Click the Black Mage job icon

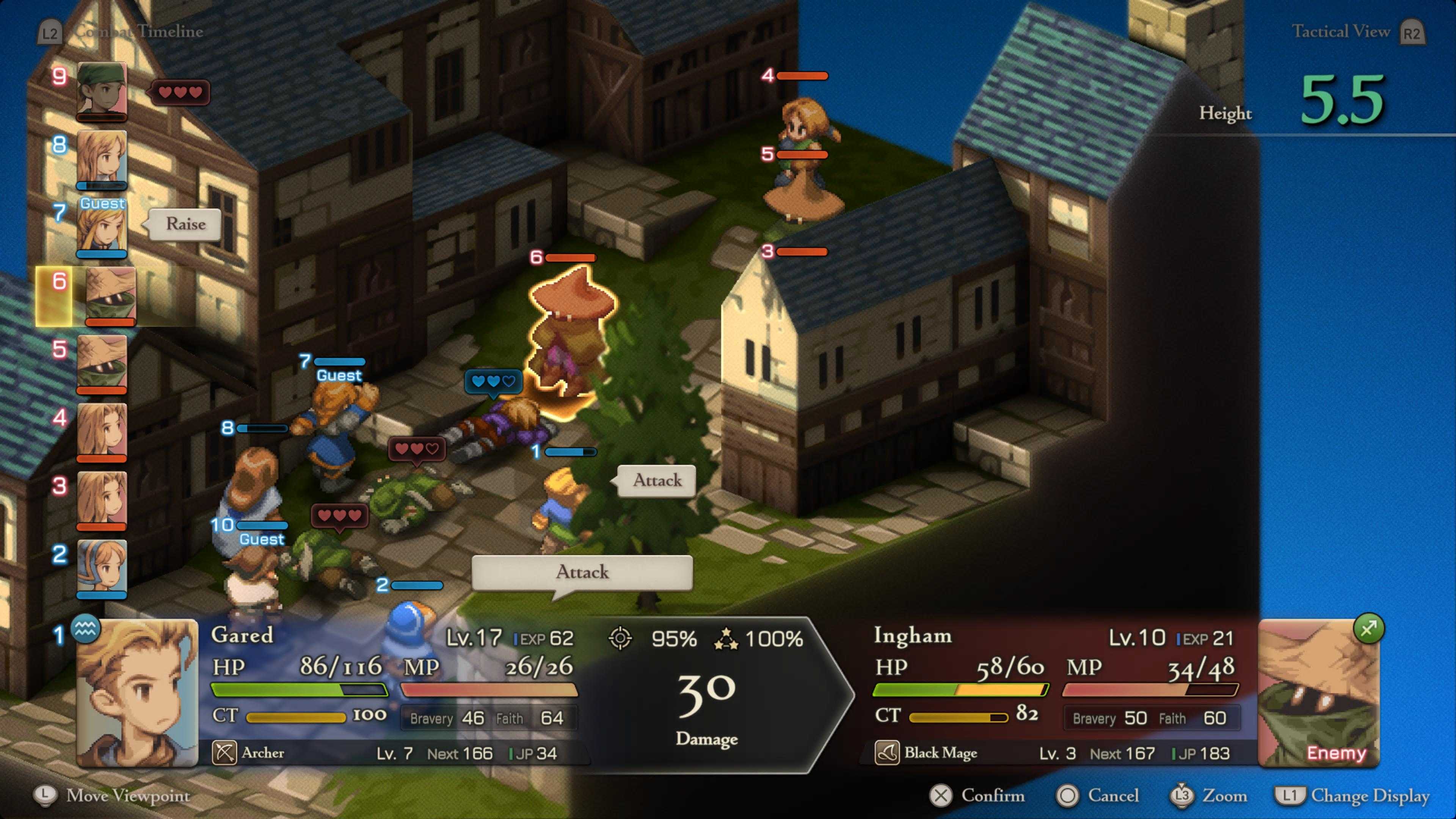pyautogui.click(x=887, y=753)
